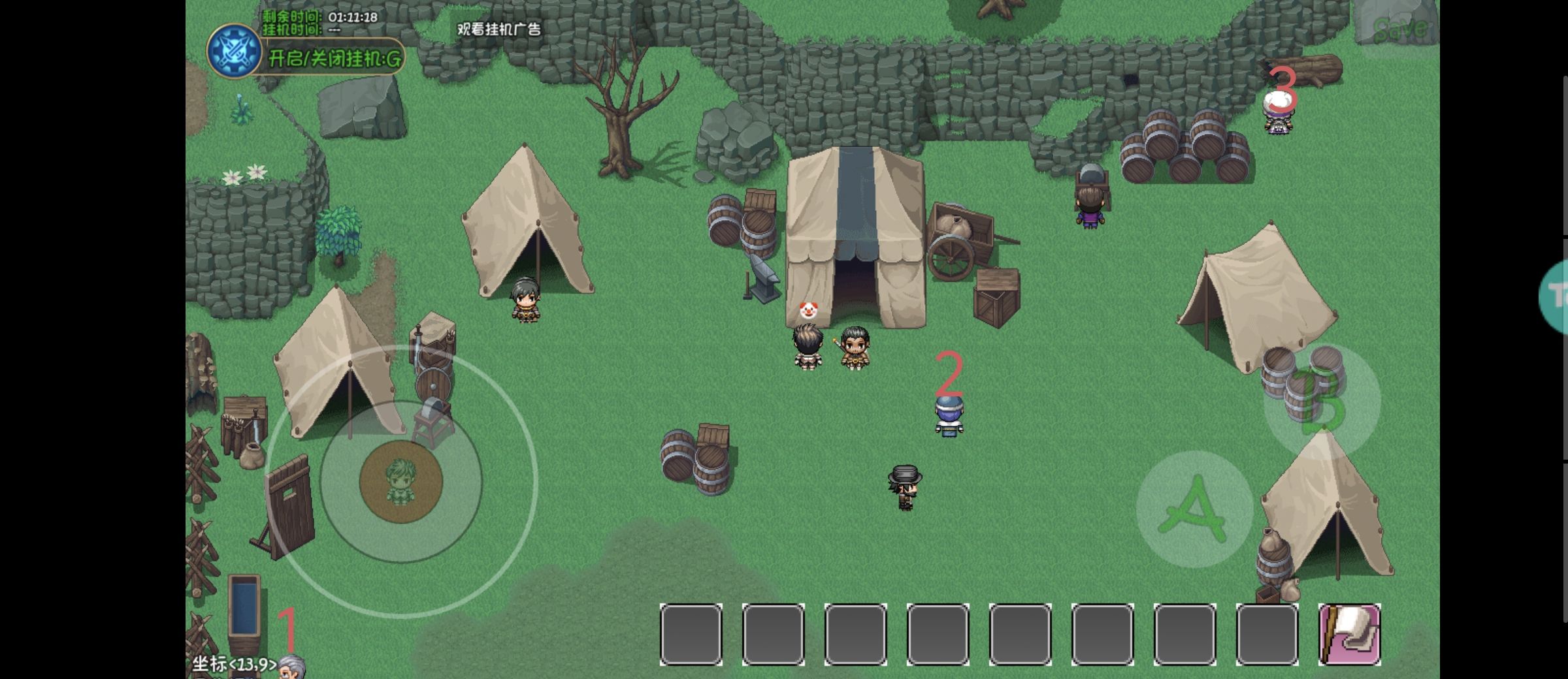Click the crossed-swords auto-battle emblem

pyautogui.click(x=233, y=51)
